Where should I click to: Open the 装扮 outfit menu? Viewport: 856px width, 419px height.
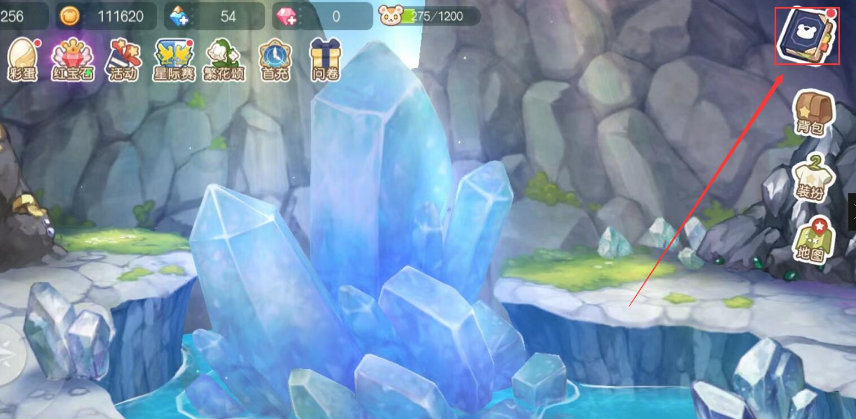pyautogui.click(x=810, y=174)
